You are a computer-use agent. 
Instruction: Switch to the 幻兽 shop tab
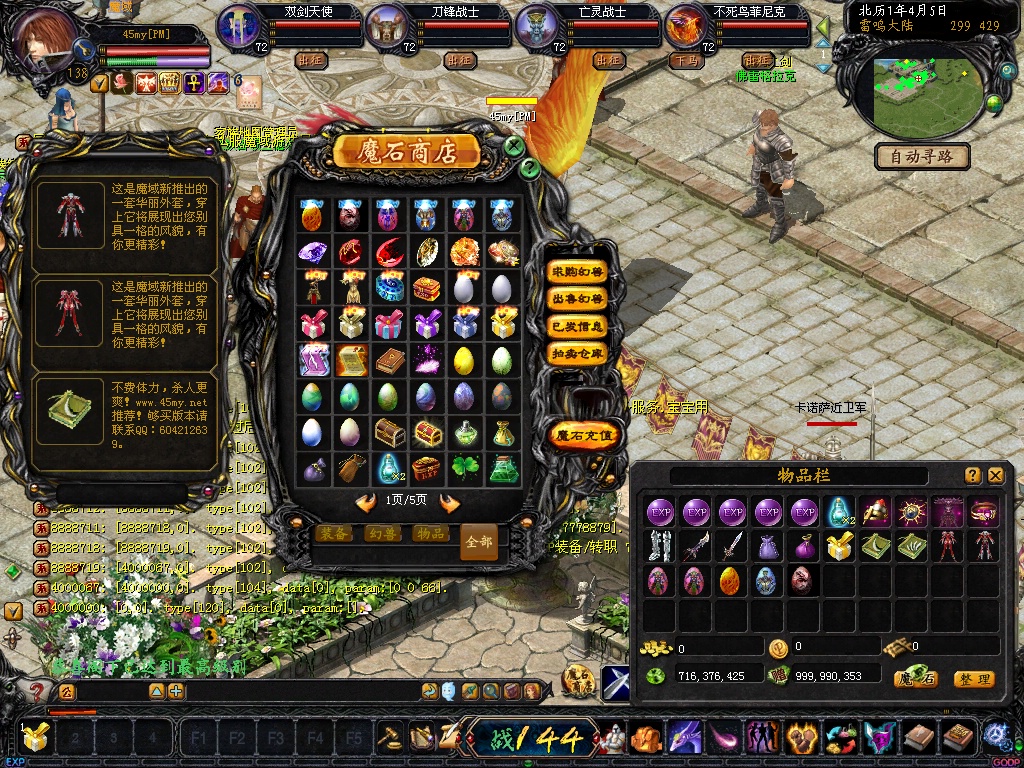[383, 534]
